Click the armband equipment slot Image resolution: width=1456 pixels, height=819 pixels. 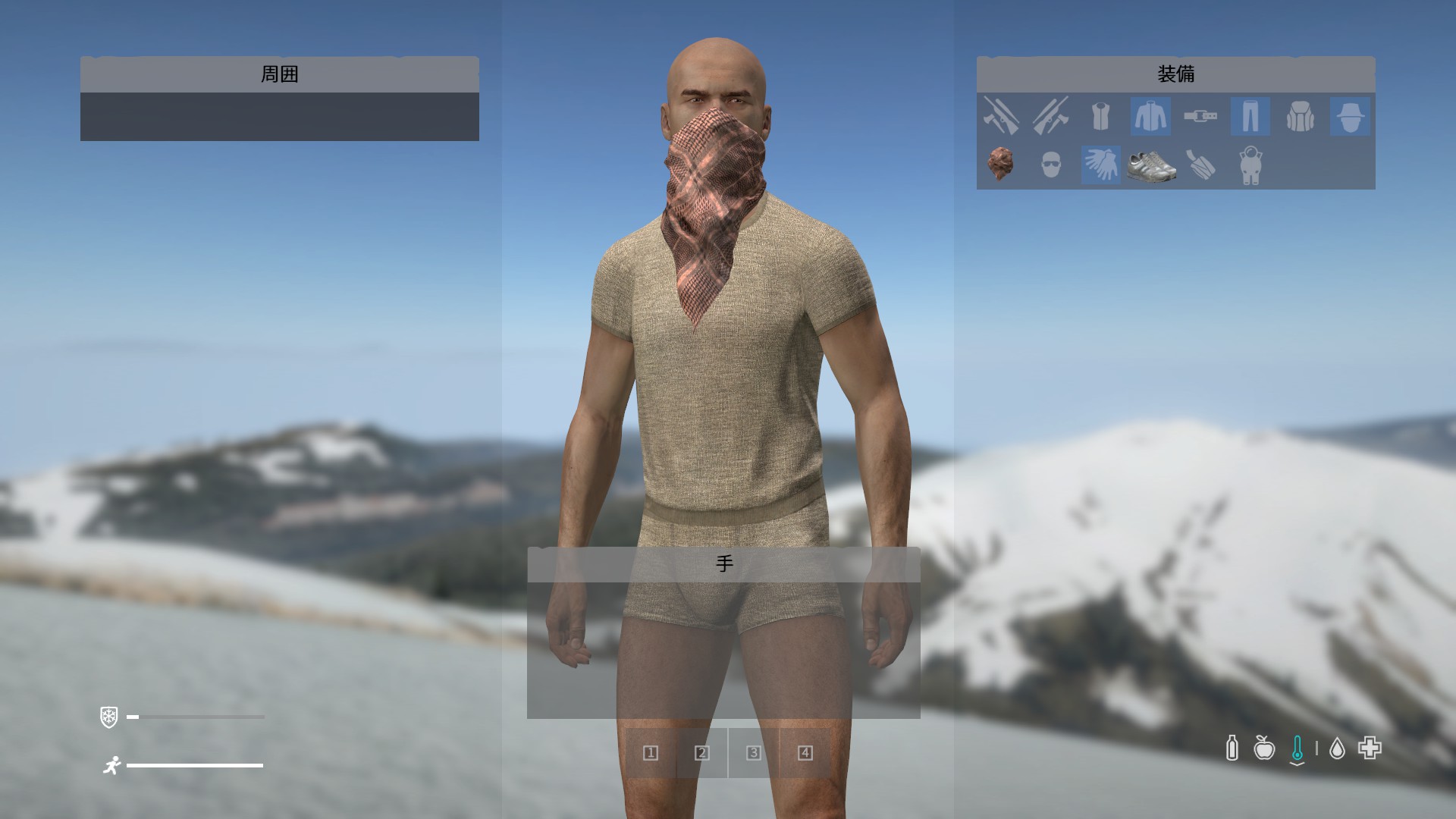click(x=1200, y=165)
